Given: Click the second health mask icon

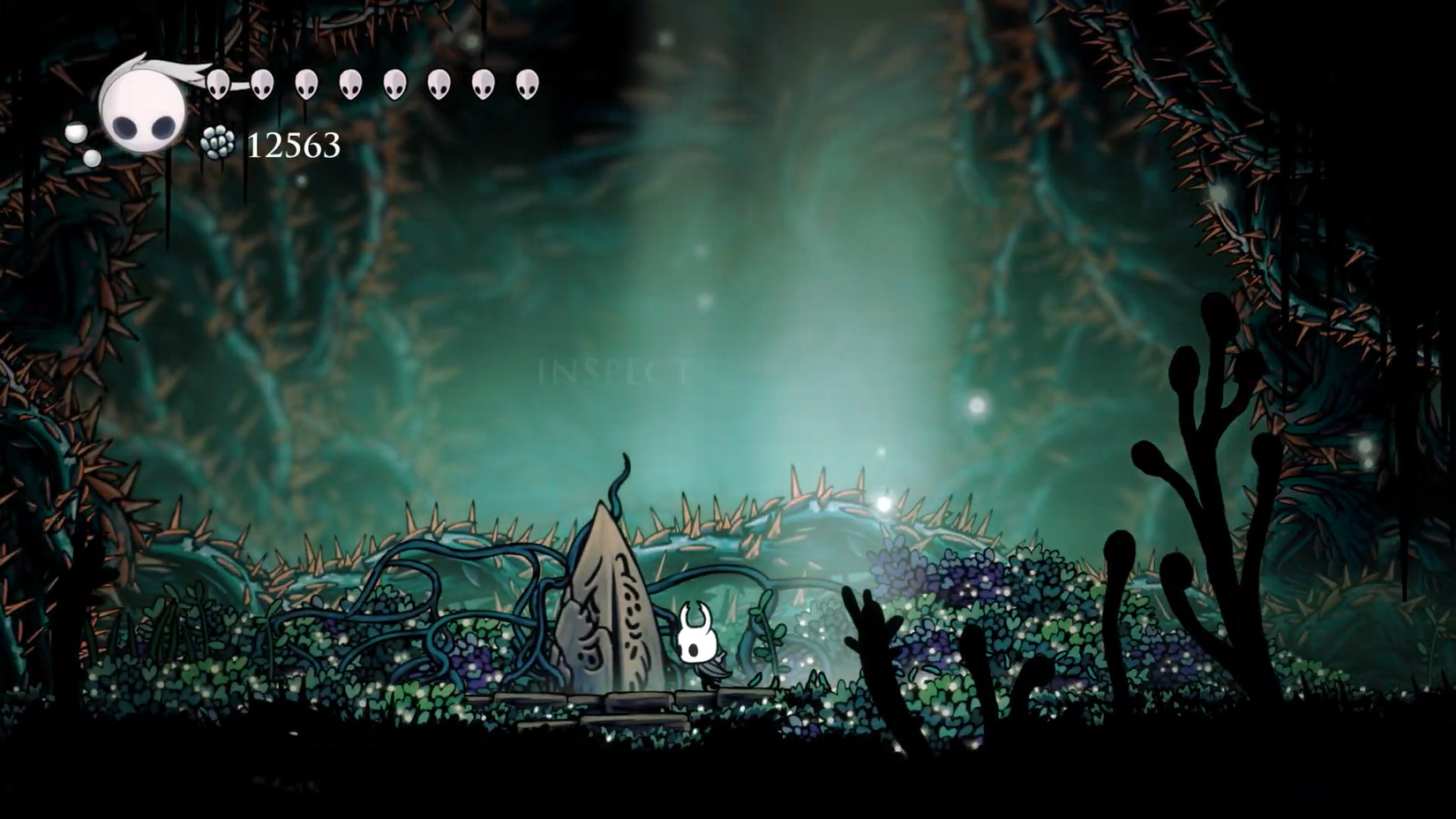Looking at the screenshot, I should pyautogui.click(x=261, y=84).
